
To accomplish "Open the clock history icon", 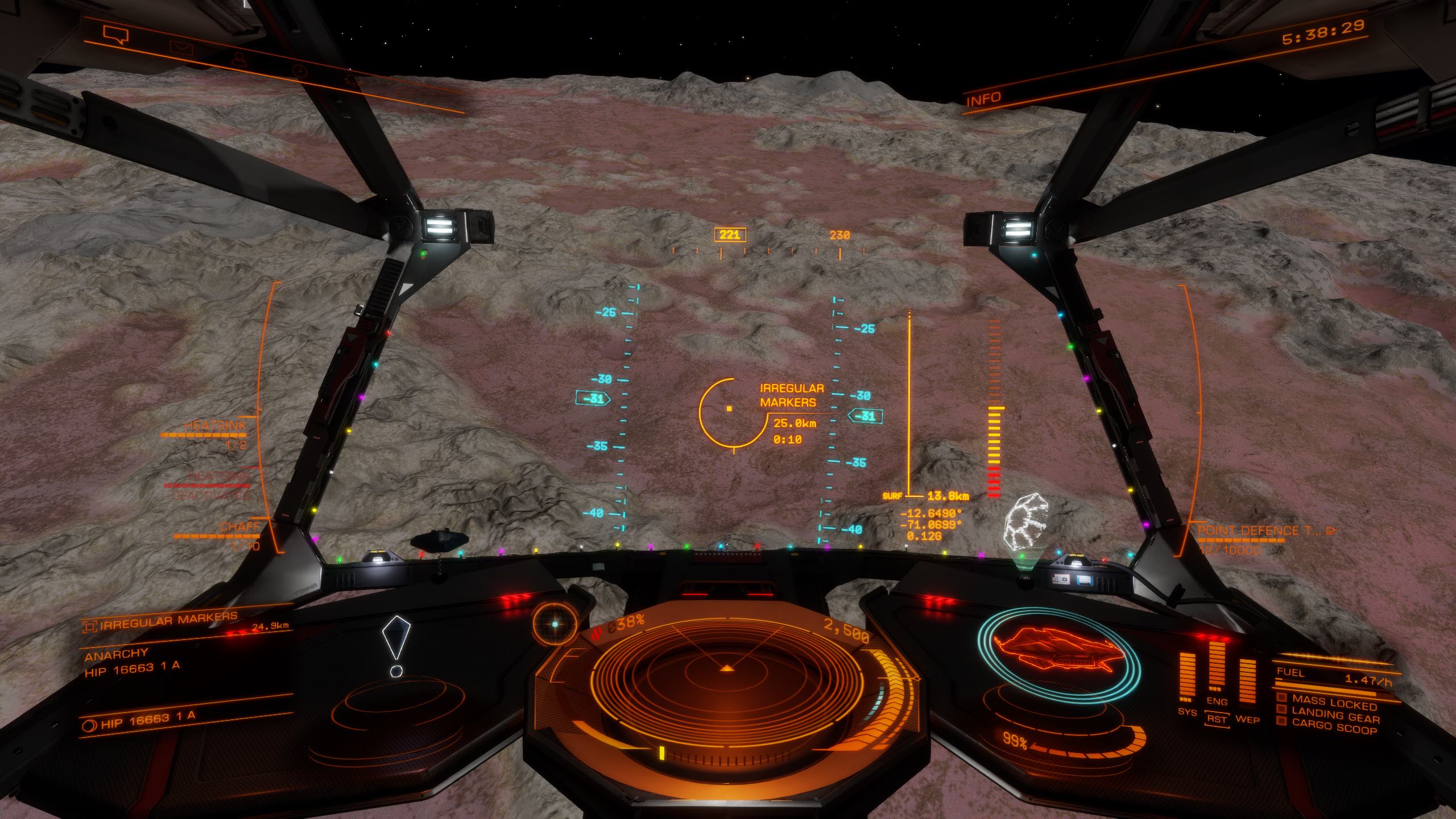I will (x=299, y=71).
